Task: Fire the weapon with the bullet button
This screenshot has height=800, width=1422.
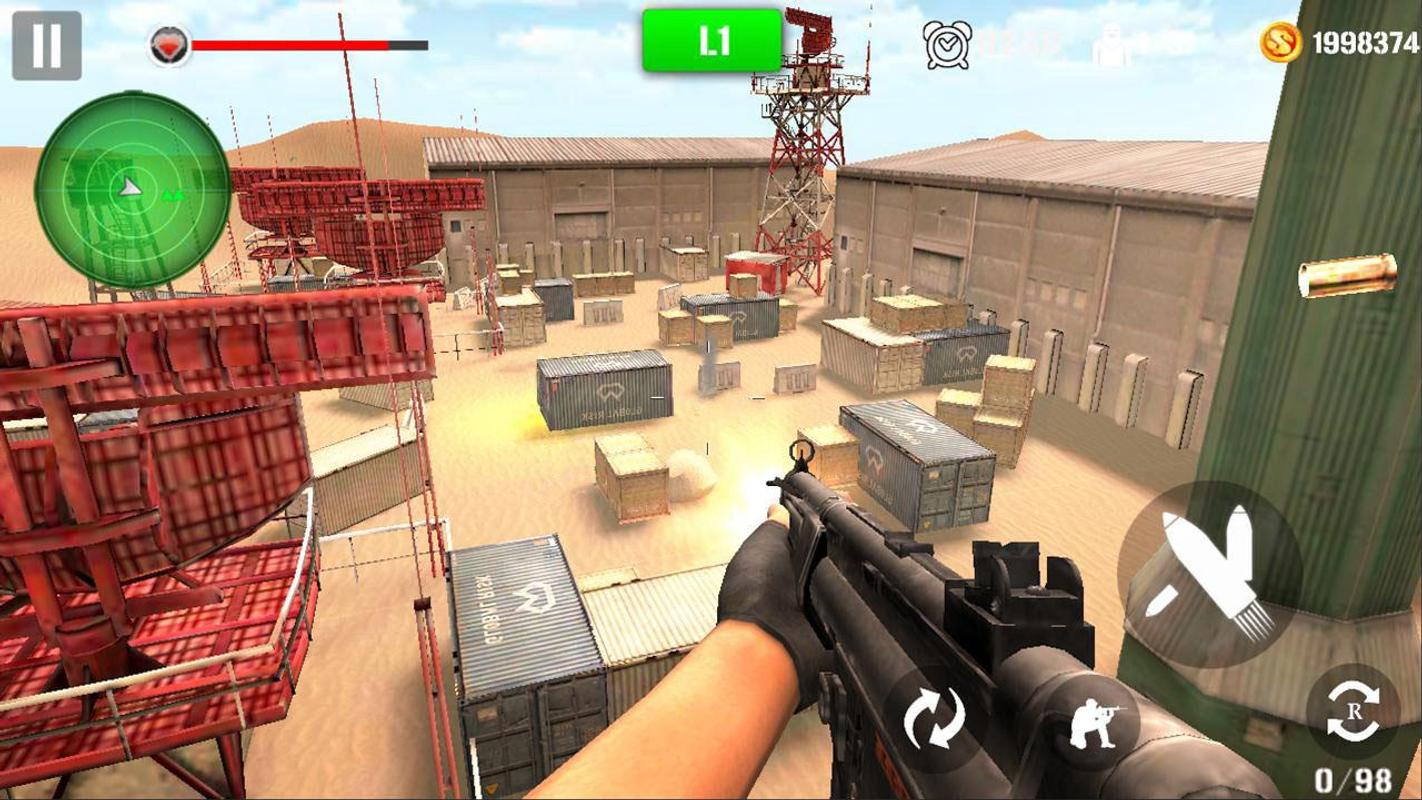Action: pos(1208,574)
